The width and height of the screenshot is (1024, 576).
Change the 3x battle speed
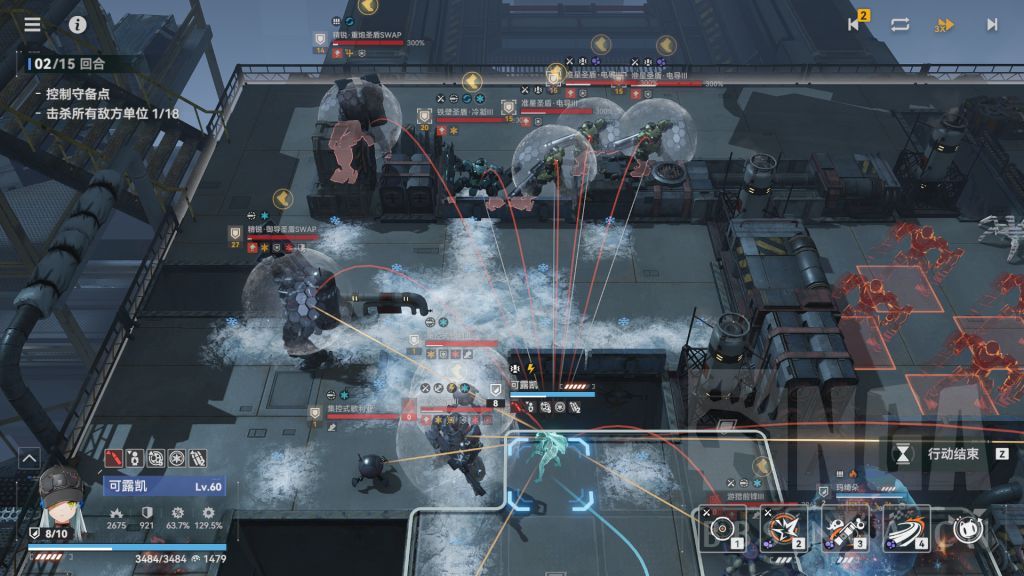click(x=944, y=25)
